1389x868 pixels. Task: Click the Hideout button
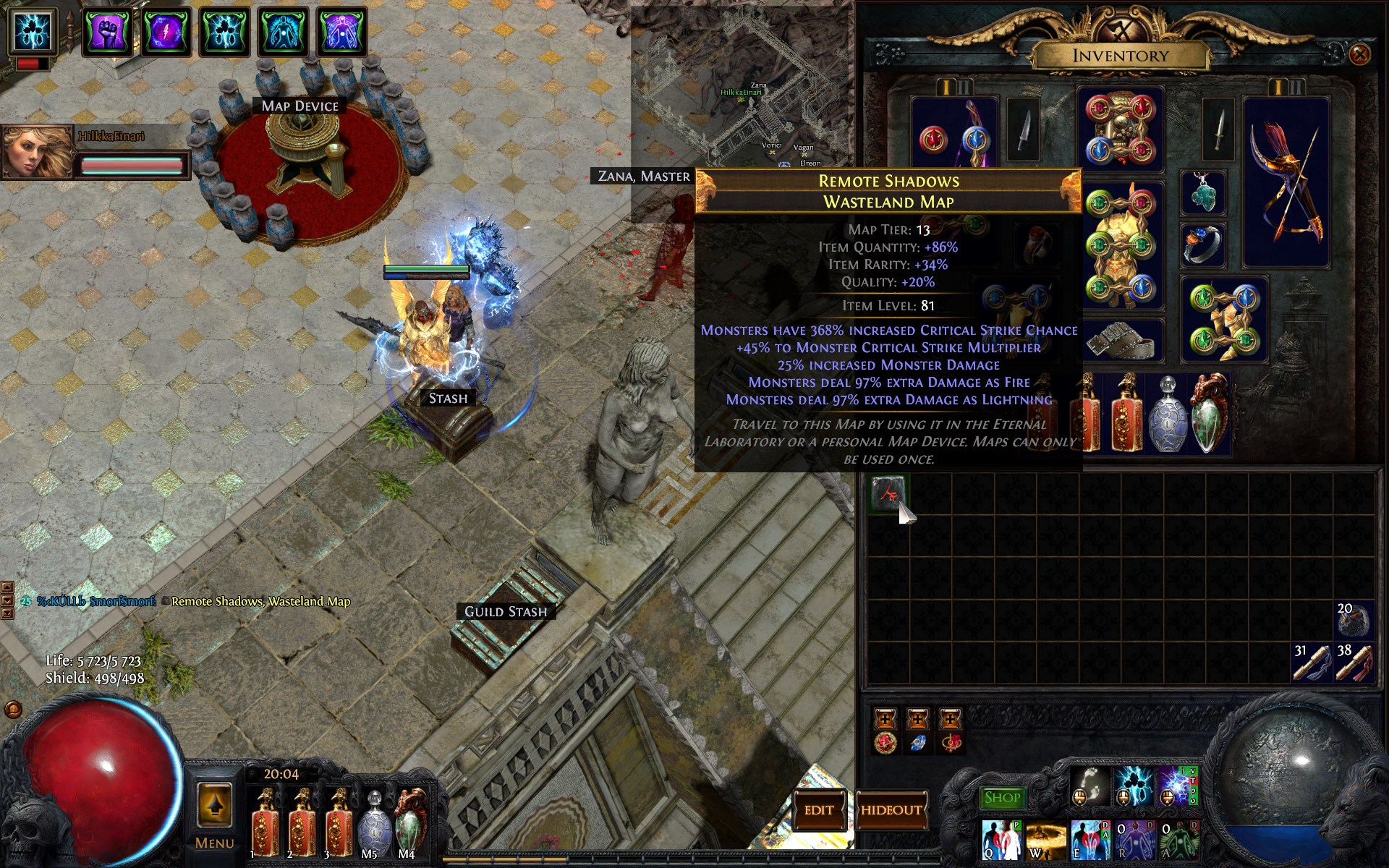click(891, 810)
